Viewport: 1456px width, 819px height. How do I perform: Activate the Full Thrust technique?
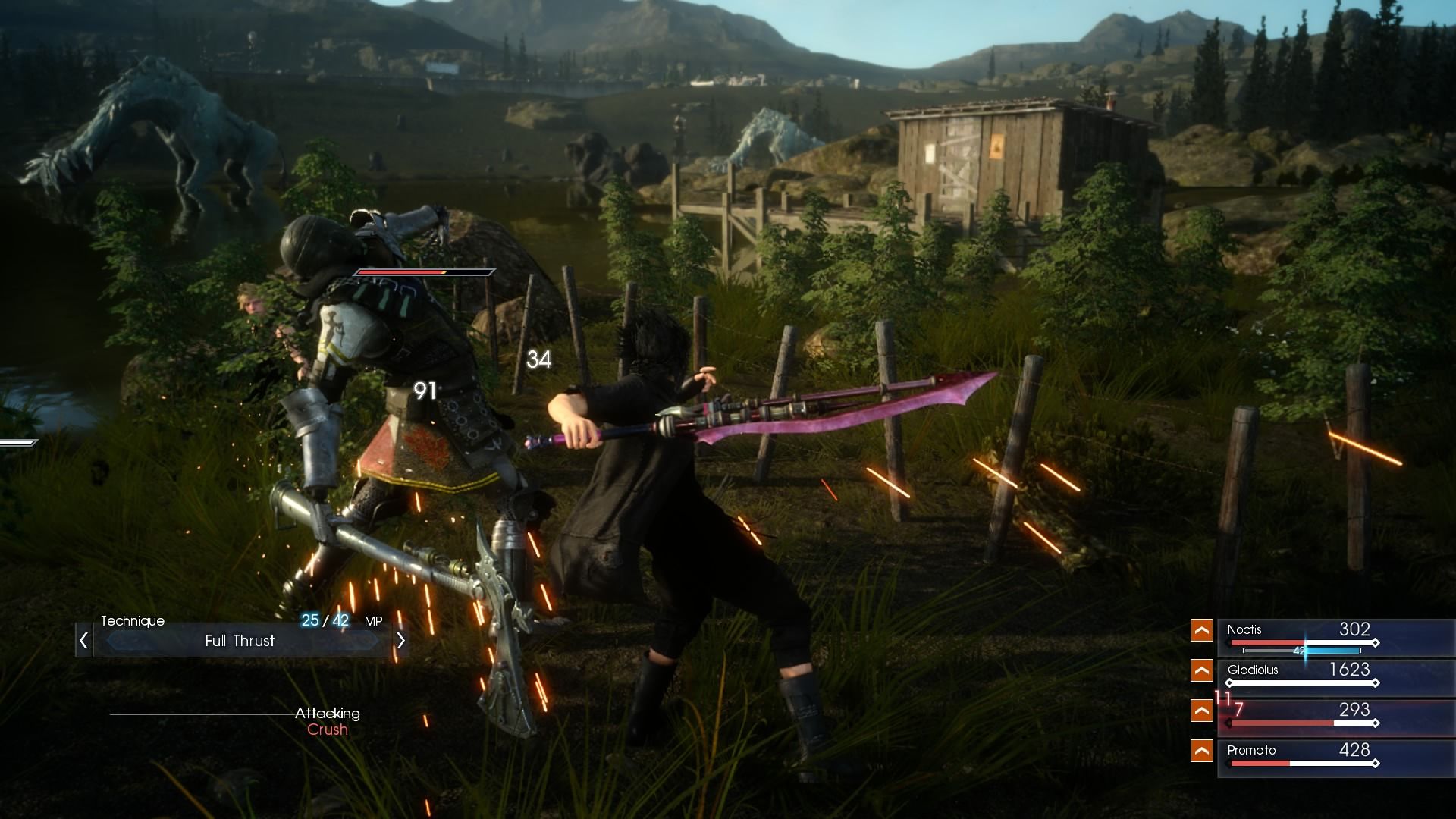tap(240, 641)
